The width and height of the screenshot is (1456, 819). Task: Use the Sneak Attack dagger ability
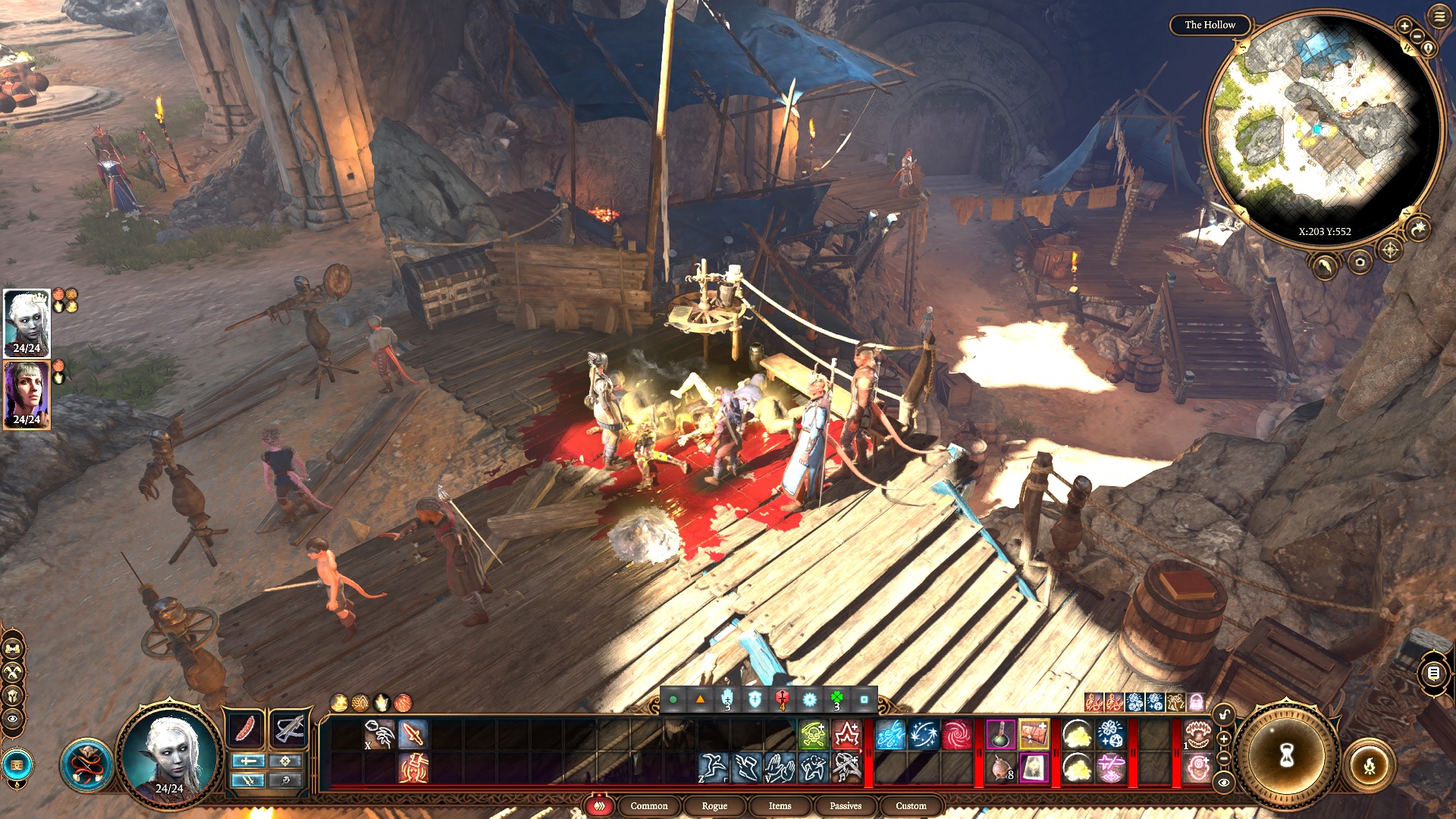point(413,734)
